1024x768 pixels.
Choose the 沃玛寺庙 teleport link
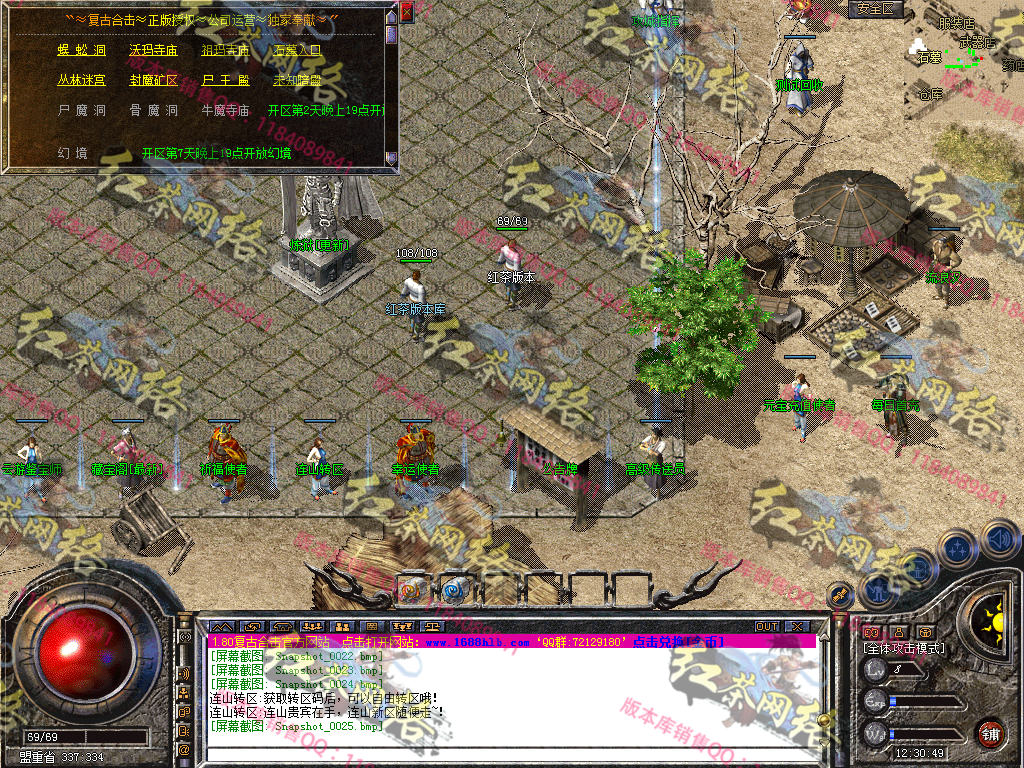tap(152, 49)
